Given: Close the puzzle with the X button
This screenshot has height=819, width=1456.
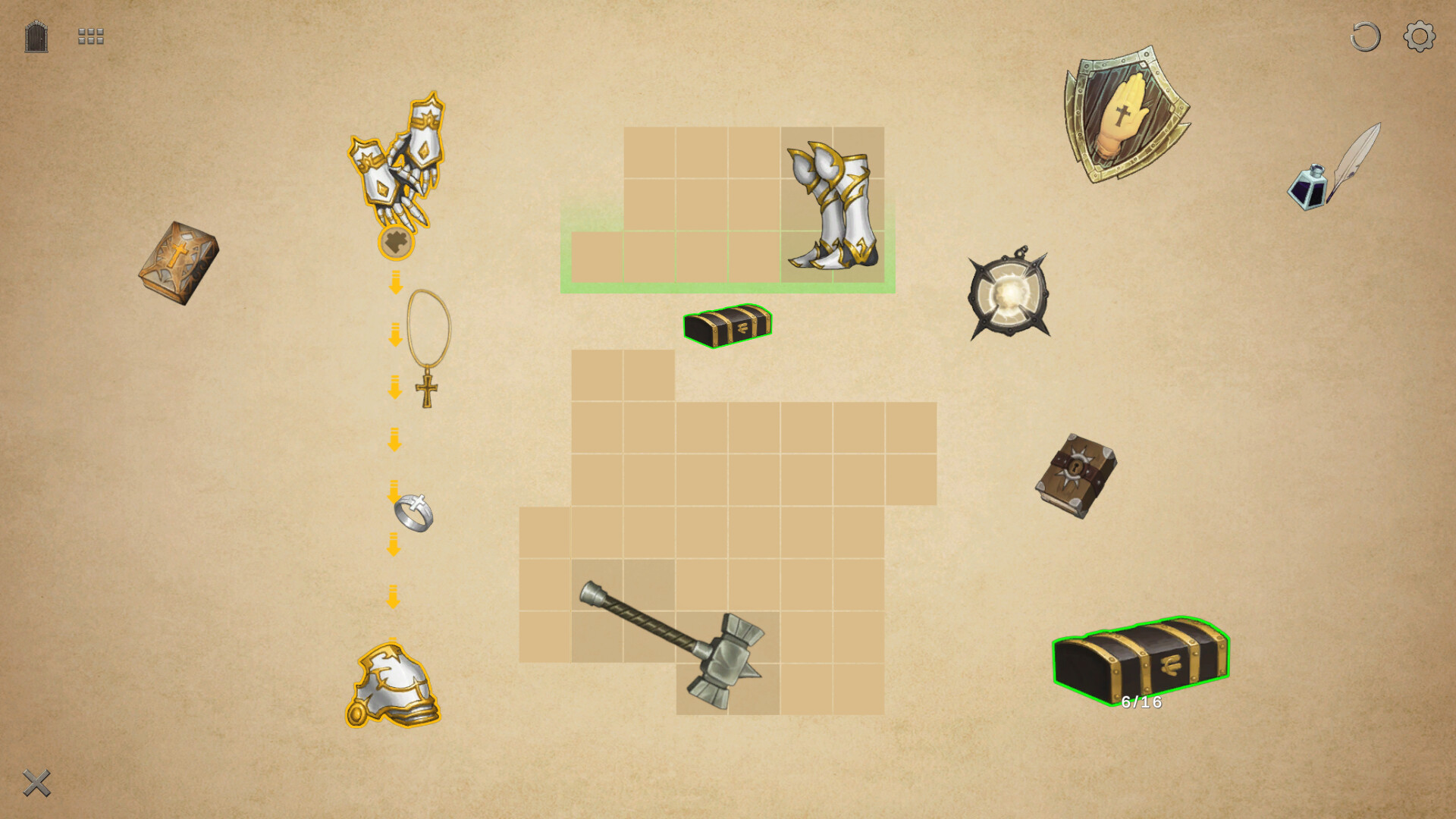Looking at the screenshot, I should (x=36, y=783).
